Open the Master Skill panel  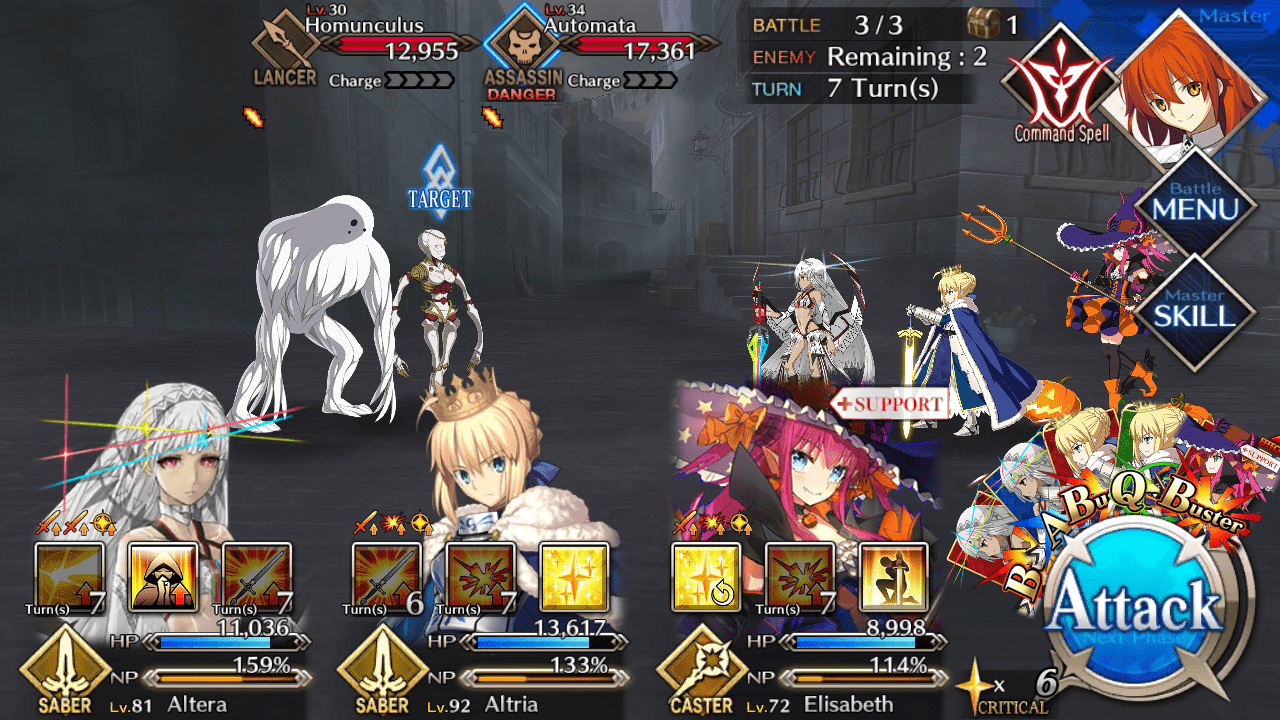tap(1195, 308)
